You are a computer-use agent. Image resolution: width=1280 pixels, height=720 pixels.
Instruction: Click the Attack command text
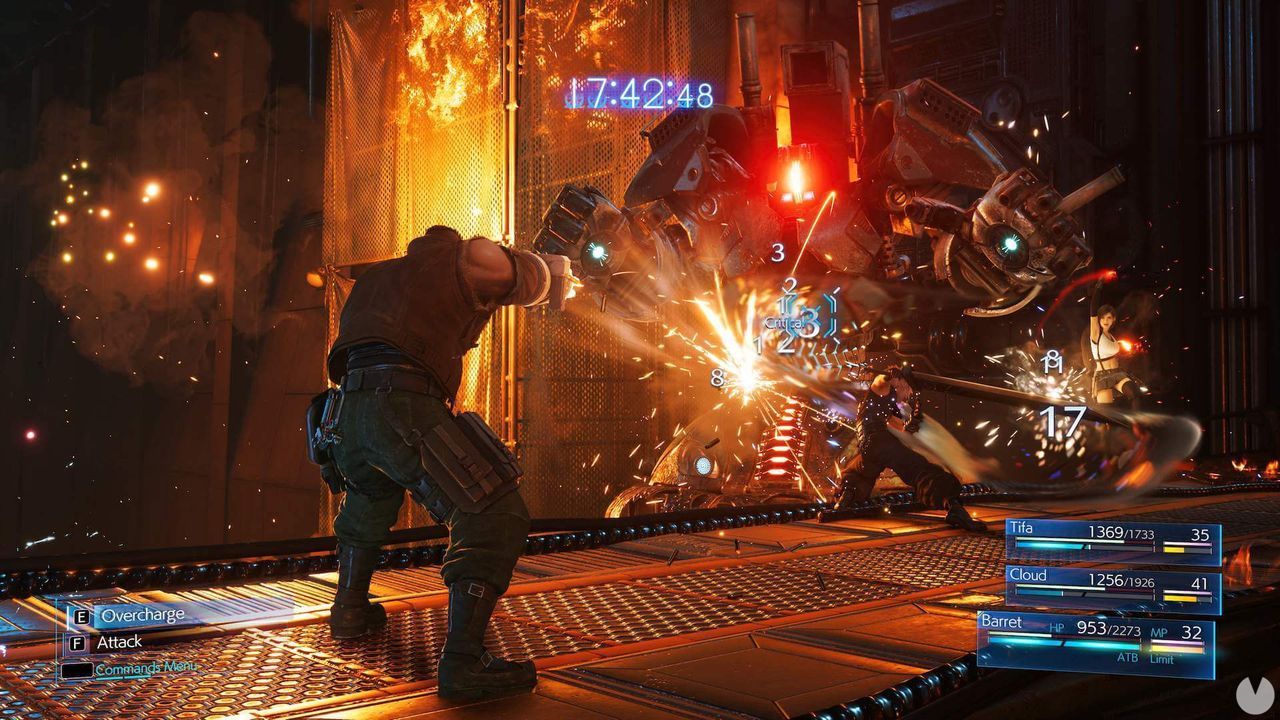(x=120, y=642)
